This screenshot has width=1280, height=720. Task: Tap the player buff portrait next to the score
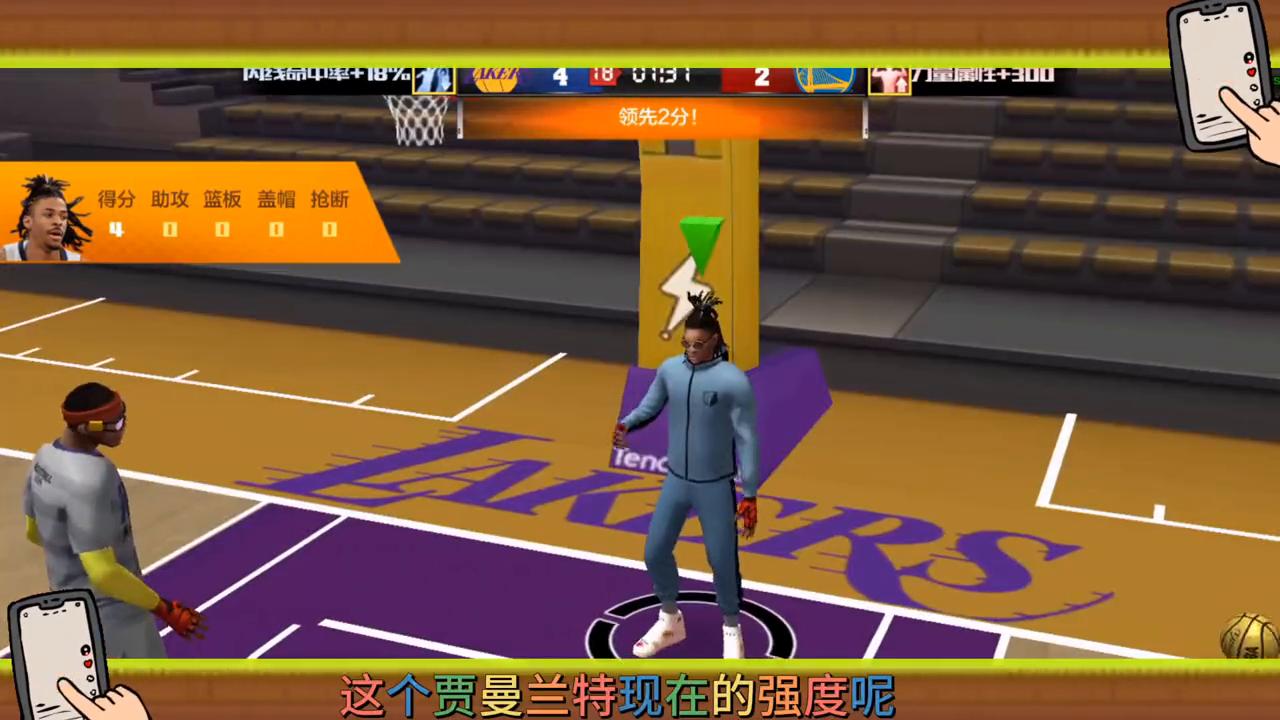[x=434, y=78]
